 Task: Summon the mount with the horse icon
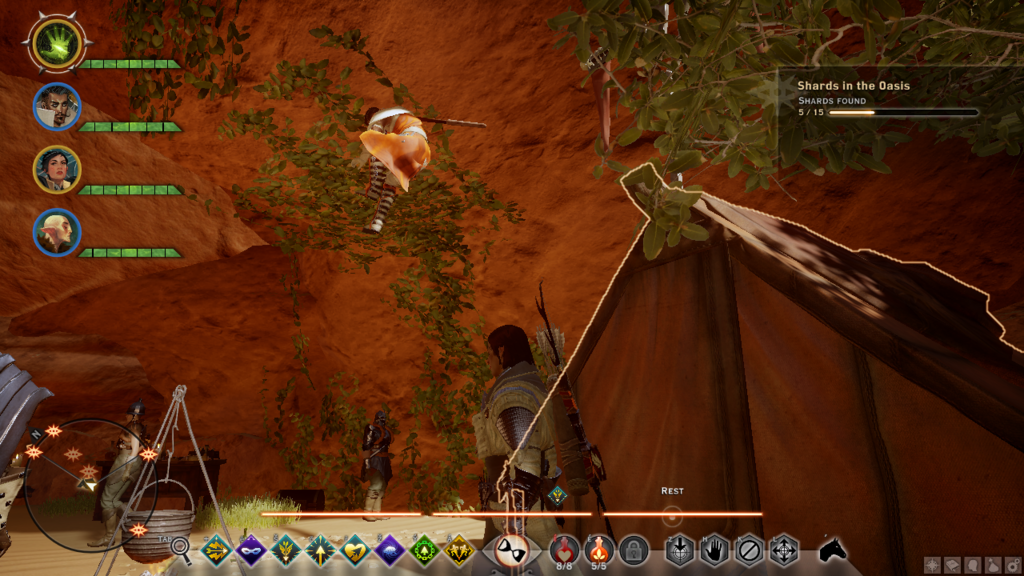(833, 548)
